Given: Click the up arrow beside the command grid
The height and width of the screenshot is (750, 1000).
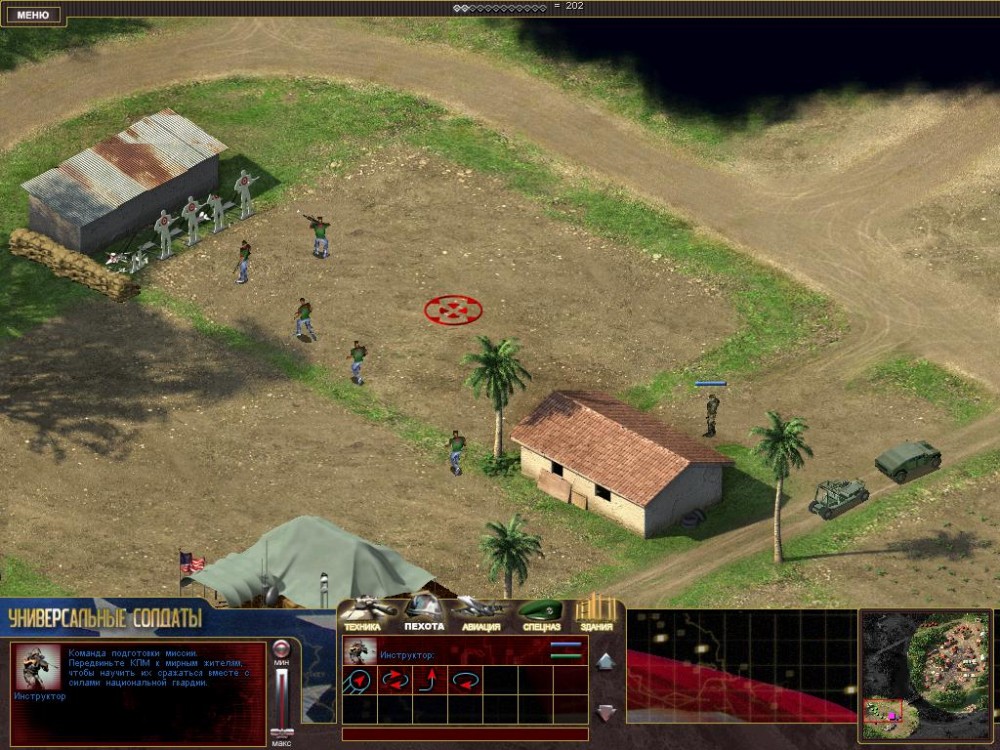Looking at the screenshot, I should [605, 661].
